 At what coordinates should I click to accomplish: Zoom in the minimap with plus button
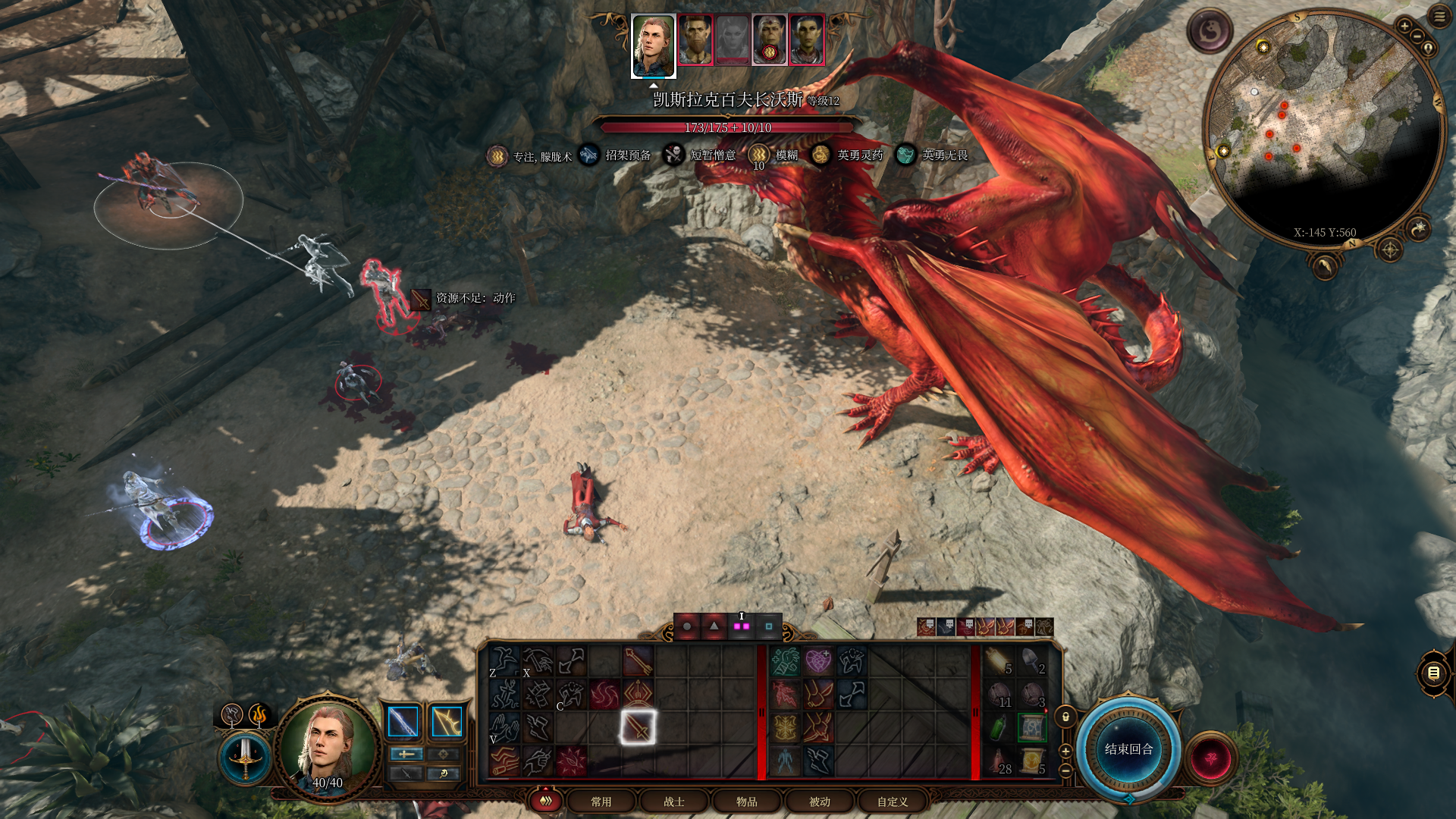pos(1404,27)
